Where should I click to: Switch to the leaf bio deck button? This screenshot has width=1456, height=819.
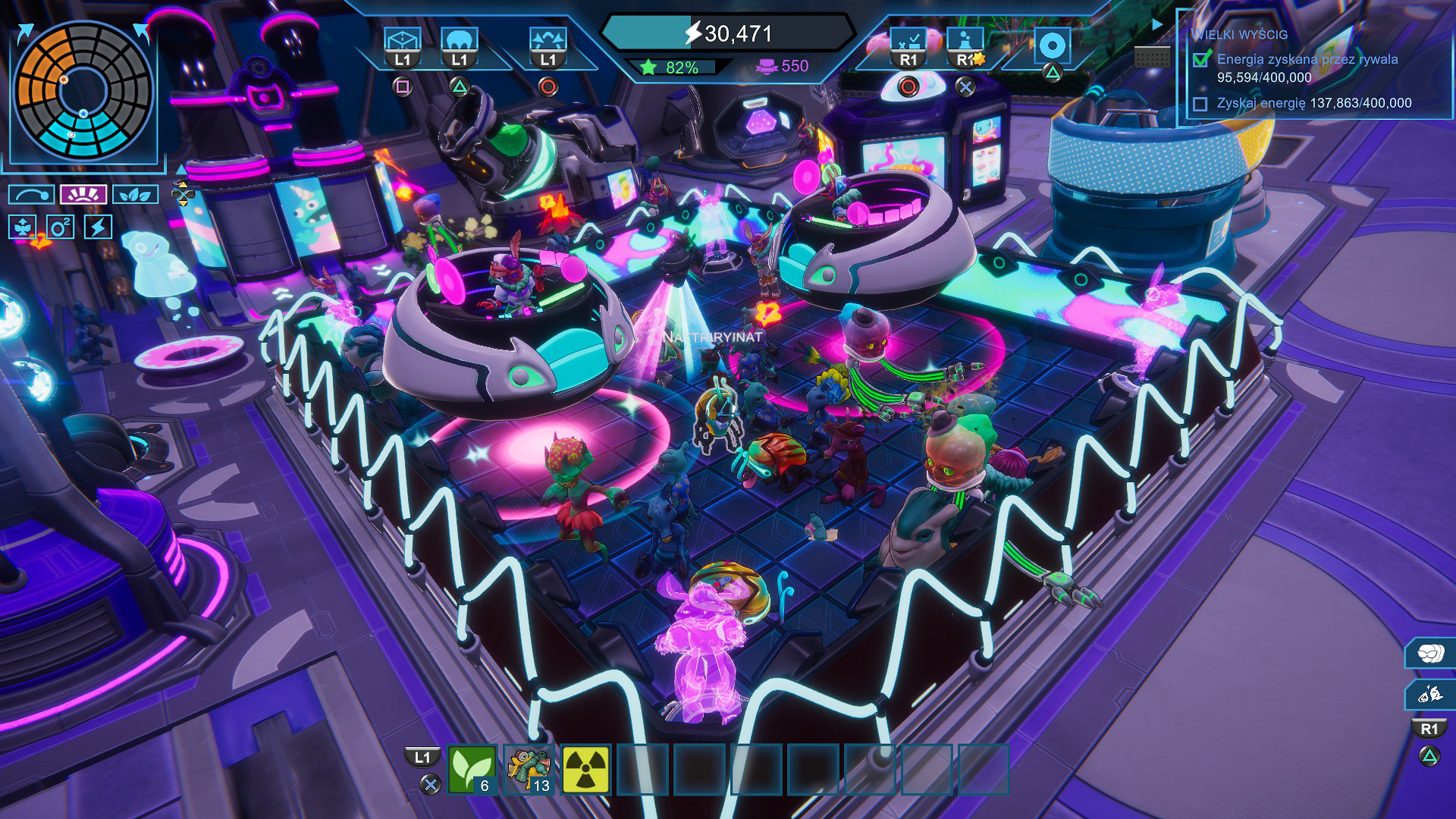(x=135, y=195)
